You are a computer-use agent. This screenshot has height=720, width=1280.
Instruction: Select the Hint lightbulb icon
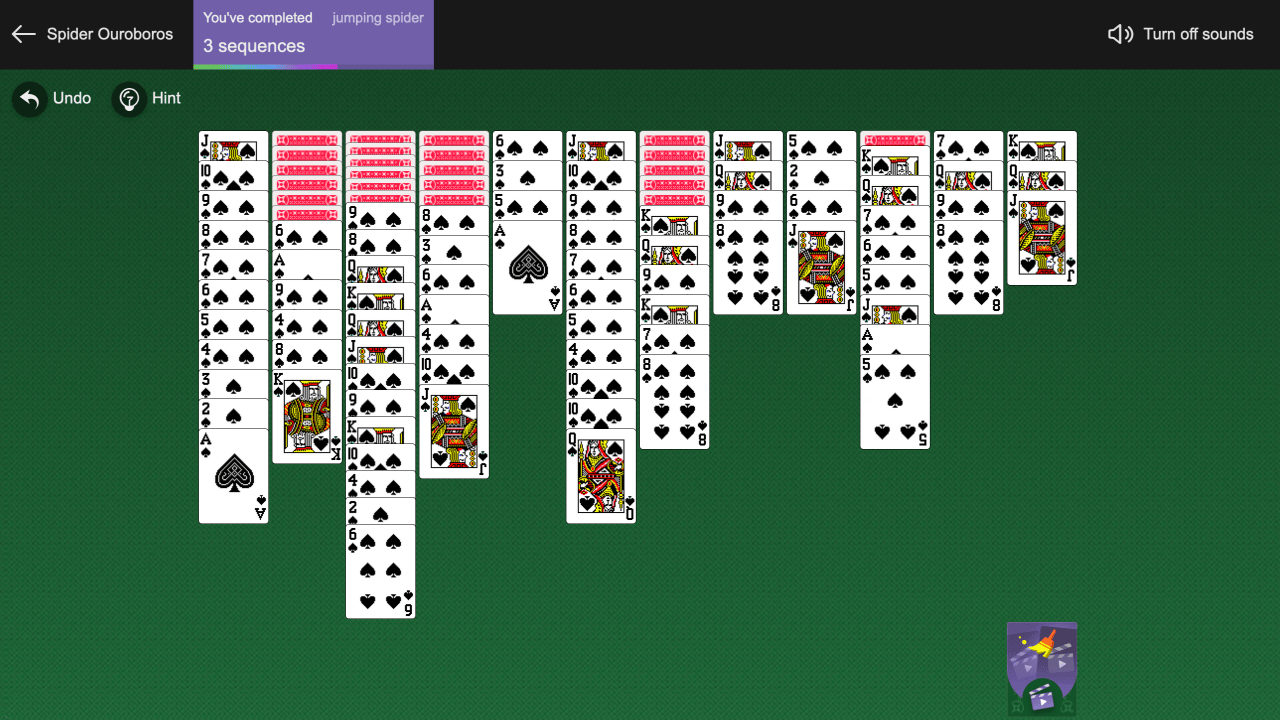[x=129, y=98]
